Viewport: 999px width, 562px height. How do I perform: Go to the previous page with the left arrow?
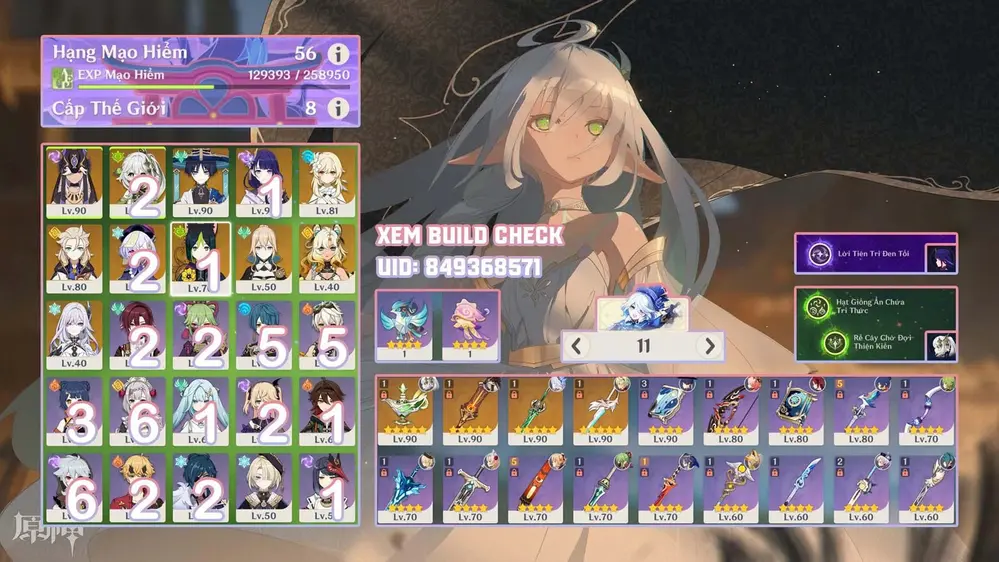point(578,347)
